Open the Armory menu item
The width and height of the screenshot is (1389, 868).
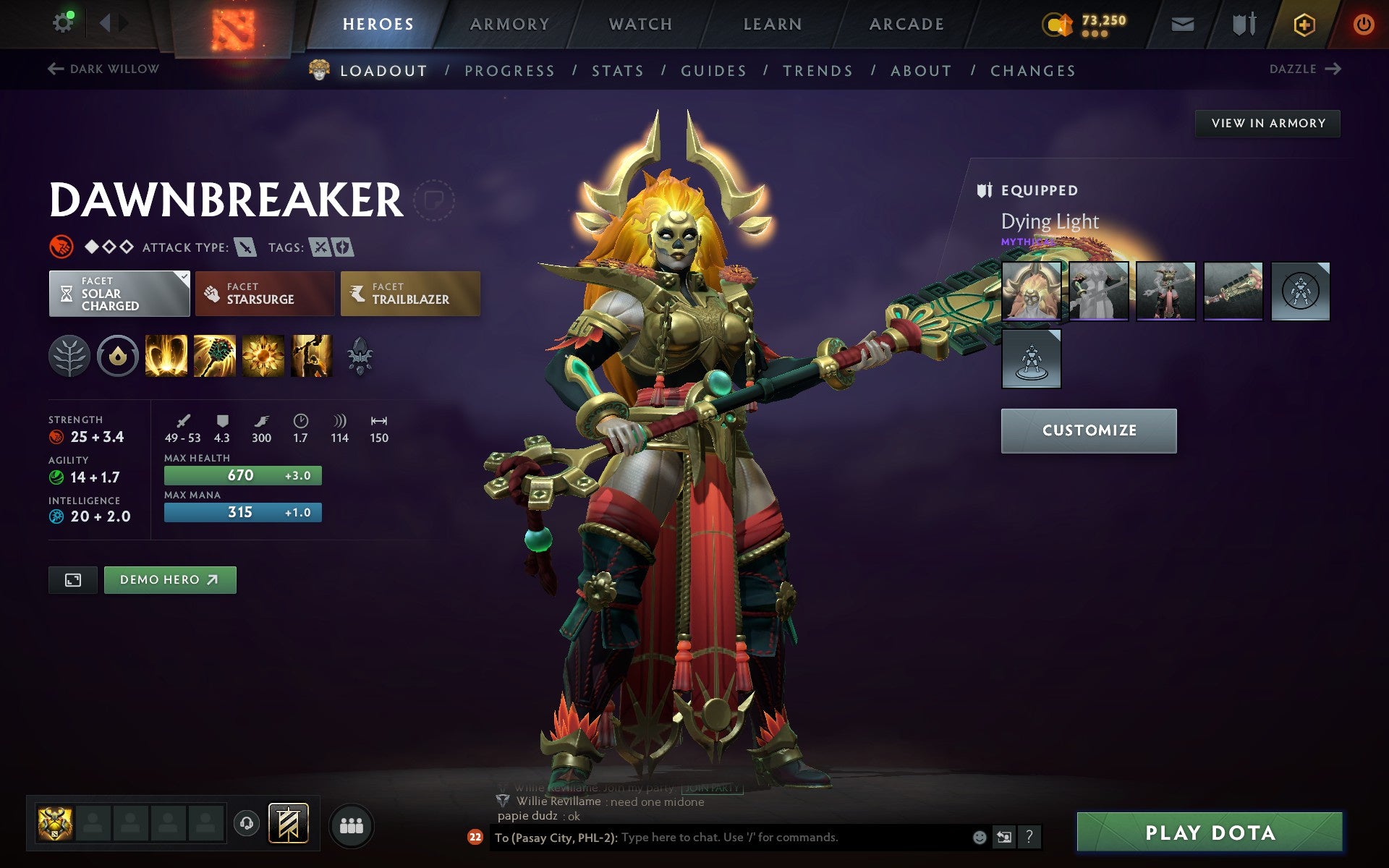509,23
